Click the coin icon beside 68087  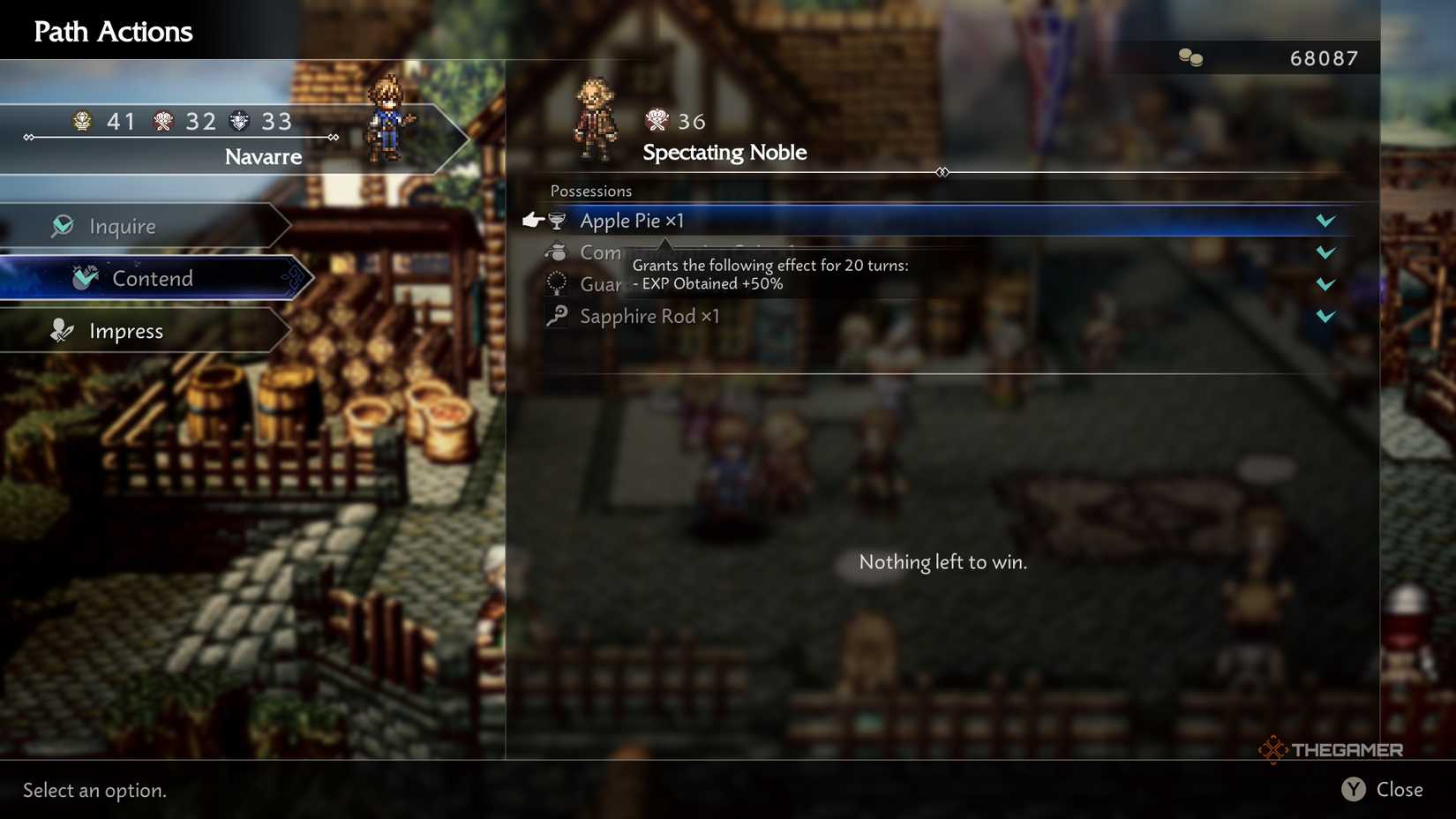pos(1190,56)
